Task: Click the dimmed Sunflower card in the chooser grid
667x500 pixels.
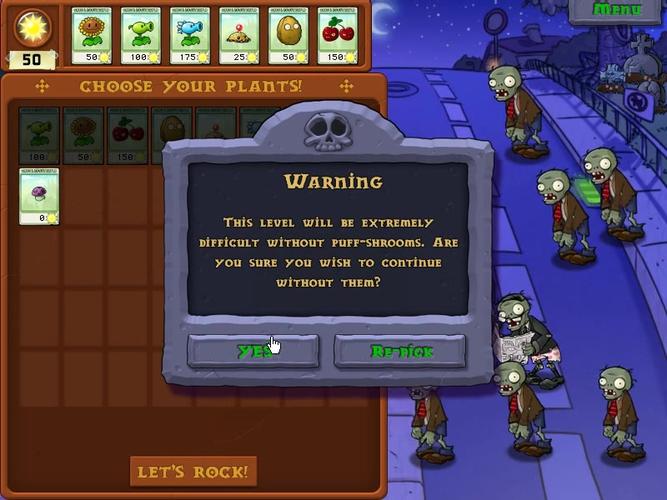Action: [x=83, y=135]
